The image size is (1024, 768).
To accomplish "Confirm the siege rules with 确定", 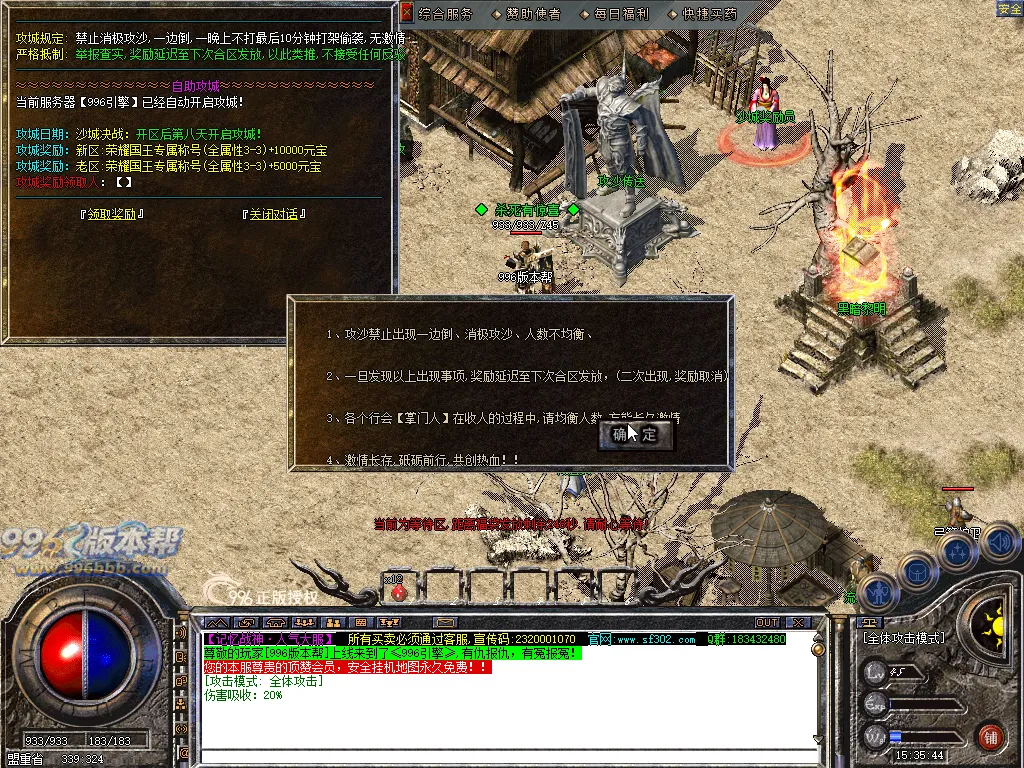I will point(636,435).
